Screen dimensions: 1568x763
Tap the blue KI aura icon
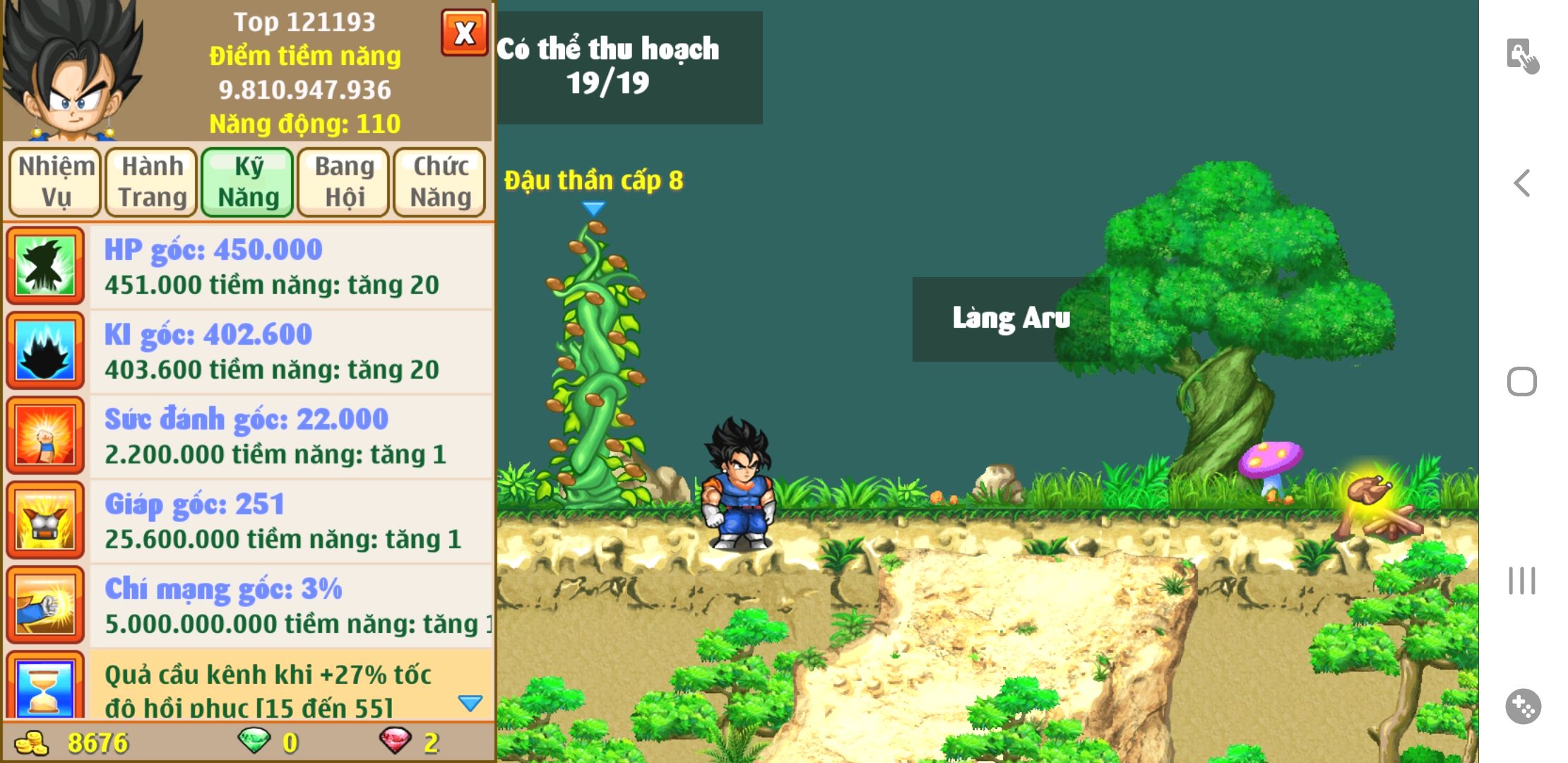(x=45, y=350)
